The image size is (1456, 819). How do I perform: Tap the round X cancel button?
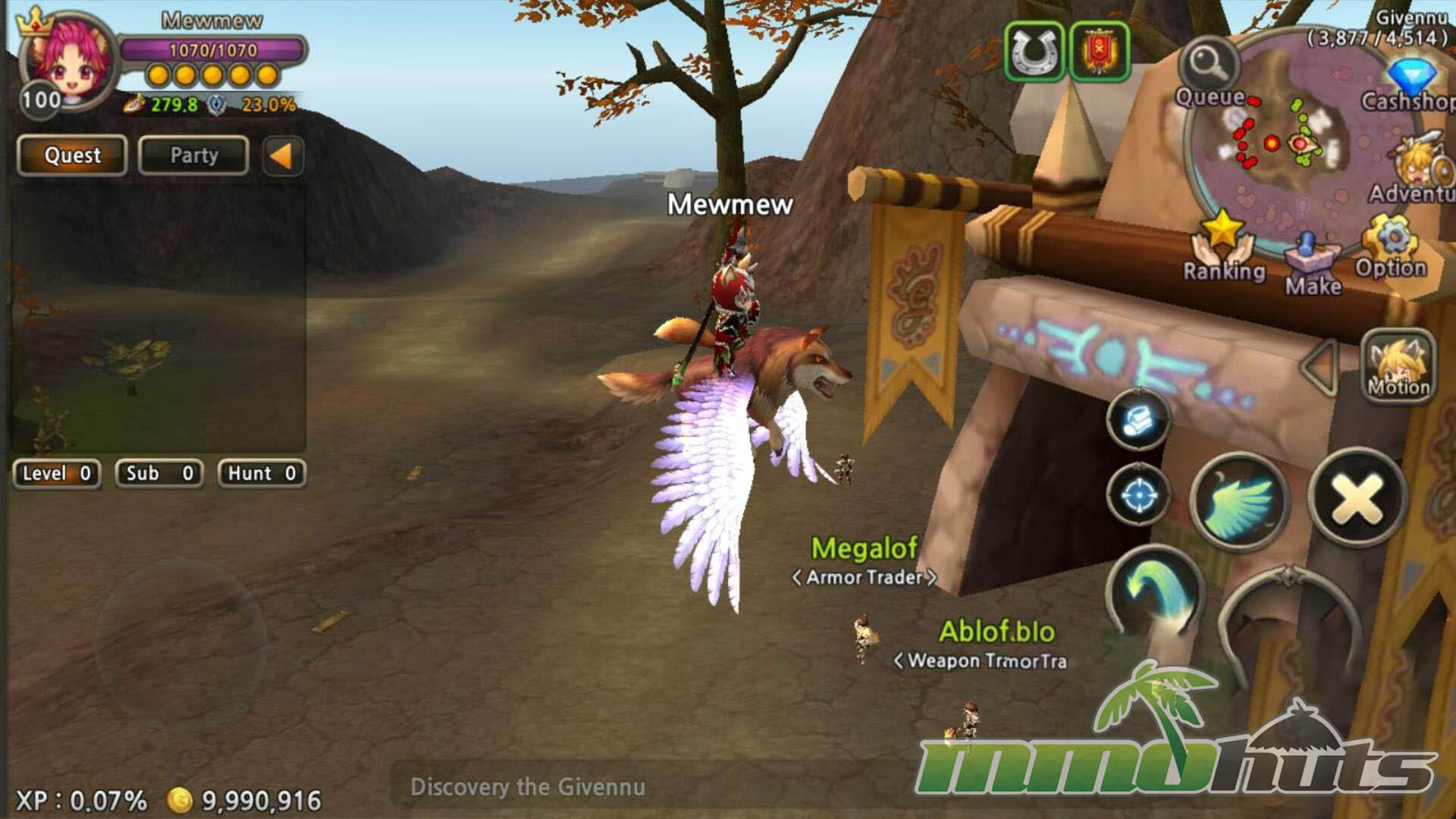1357,498
